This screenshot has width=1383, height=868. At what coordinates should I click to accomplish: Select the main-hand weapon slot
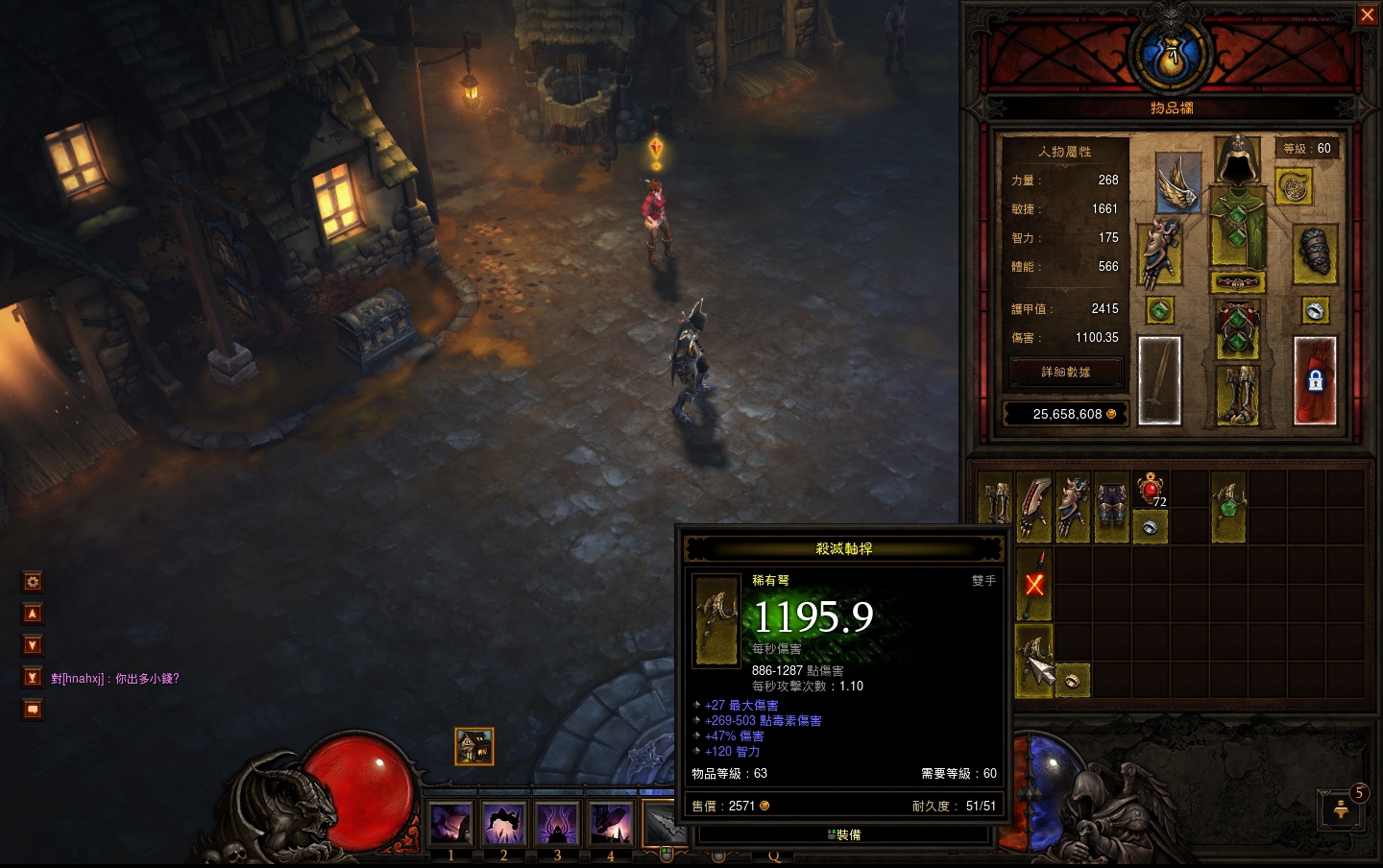point(1159,380)
